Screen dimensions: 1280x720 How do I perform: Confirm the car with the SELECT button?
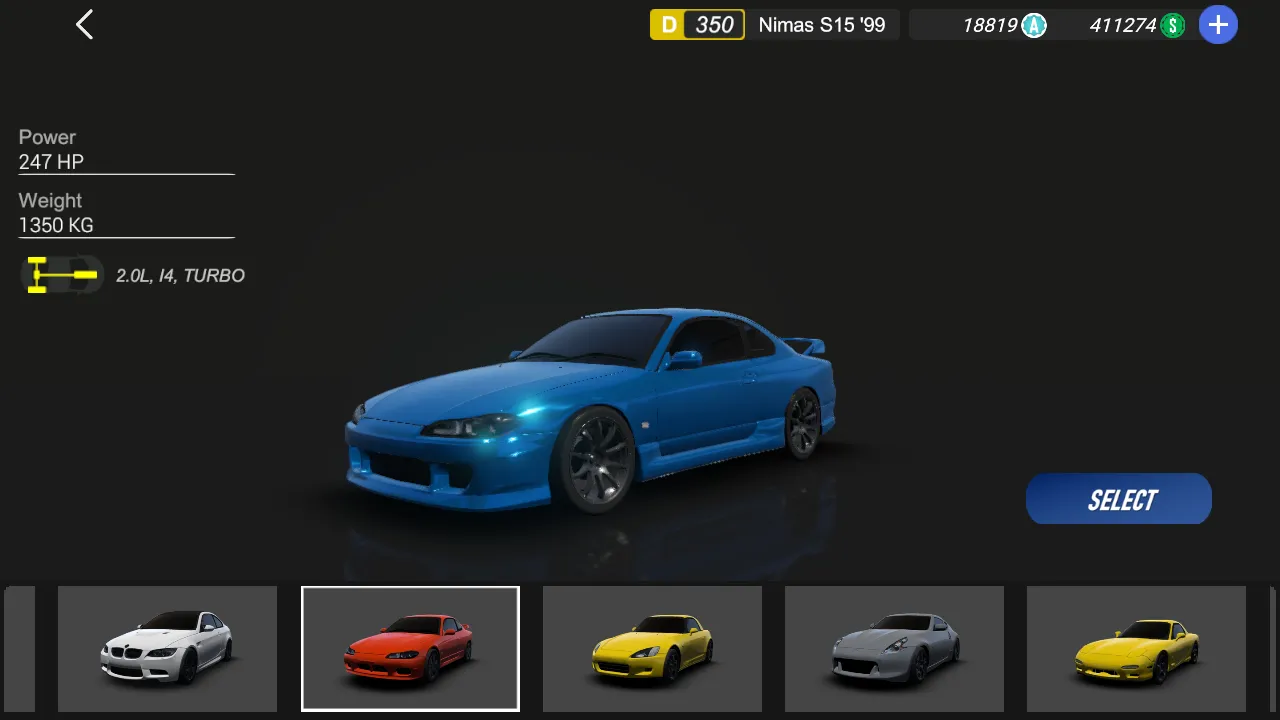click(1119, 499)
